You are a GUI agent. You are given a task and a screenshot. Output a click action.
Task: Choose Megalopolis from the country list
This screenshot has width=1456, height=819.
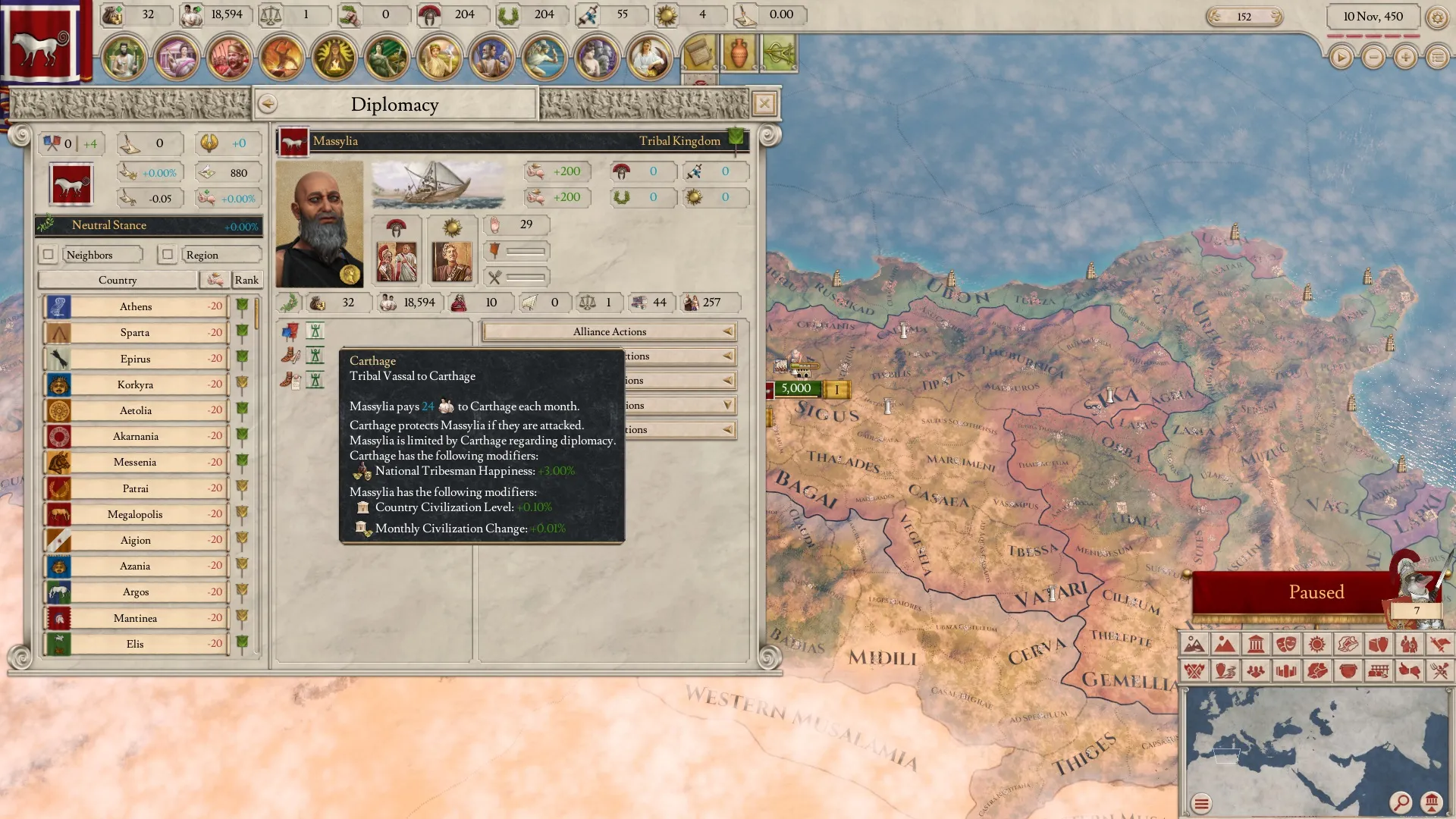click(135, 514)
